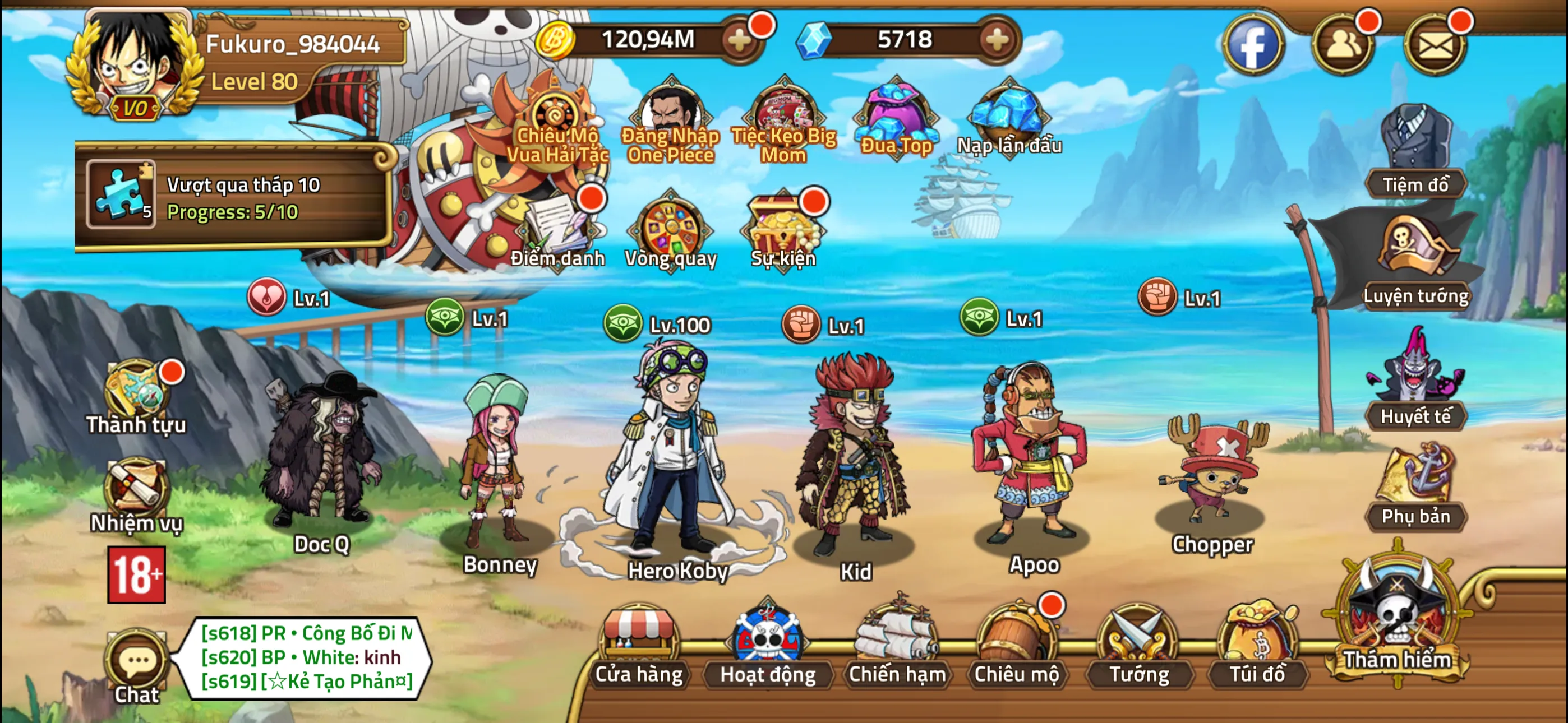The image size is (1568, 723).
Task: Open the Hoạt động activities menu
Action: pos(768,646)
